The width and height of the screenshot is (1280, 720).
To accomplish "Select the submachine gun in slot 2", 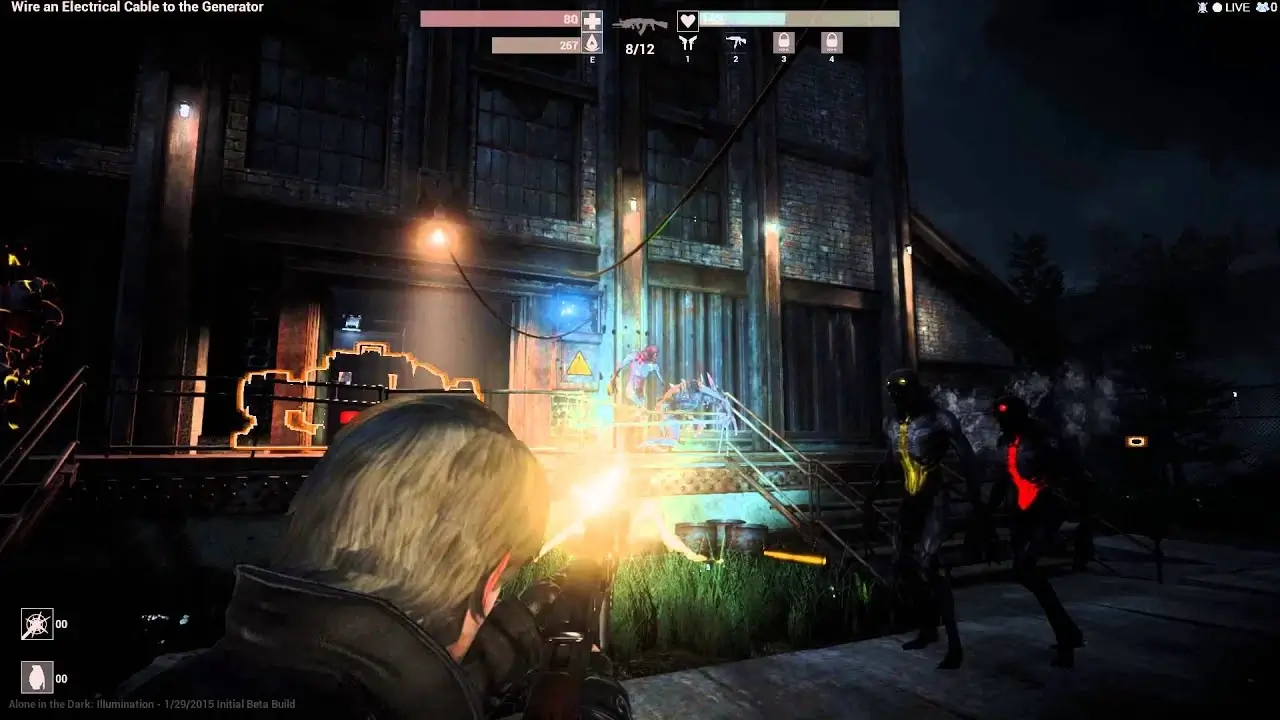I will 736,42.
